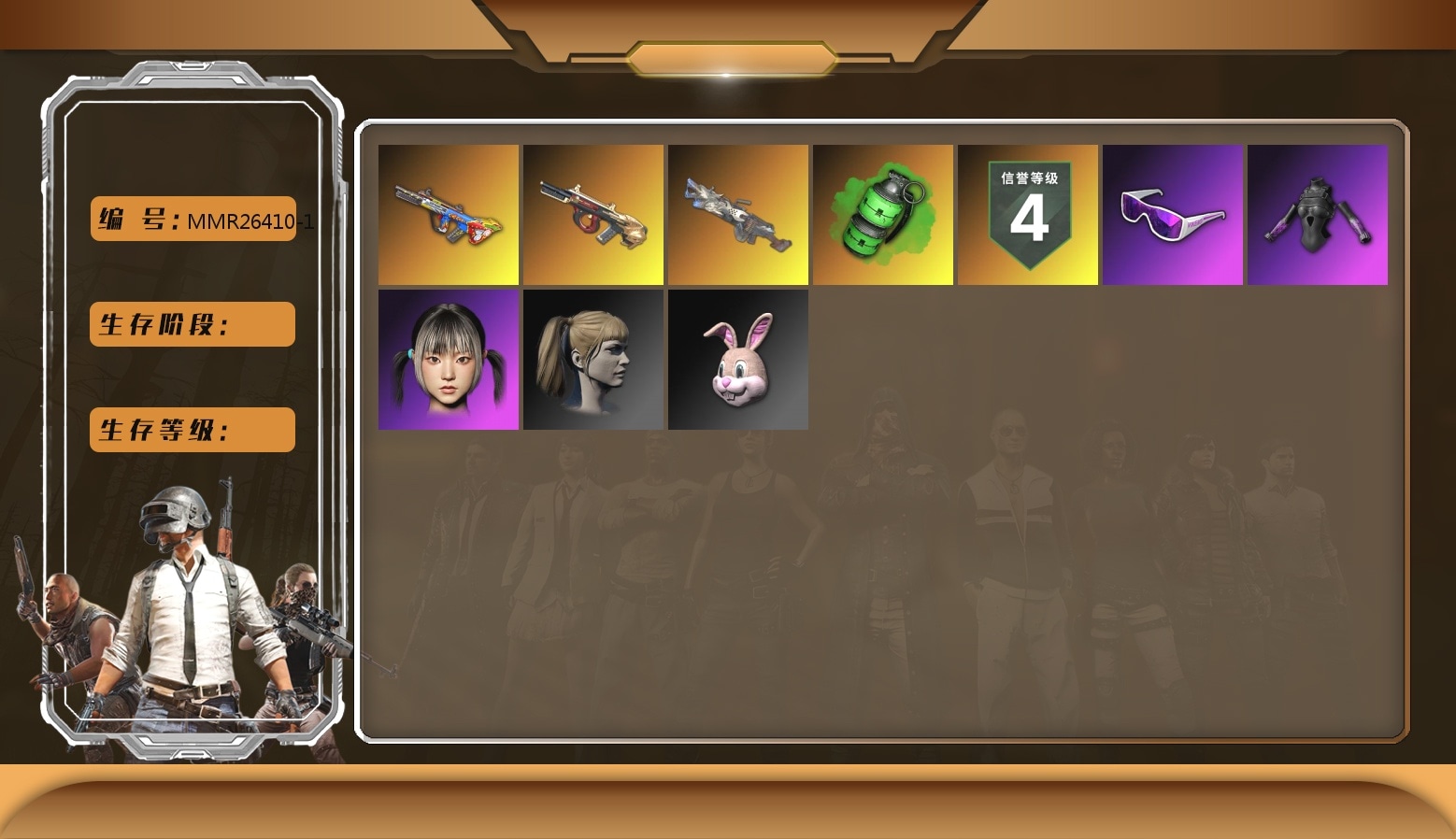Click the pink bunny mask item
1456x839 pixels.
tap(737, 359)
